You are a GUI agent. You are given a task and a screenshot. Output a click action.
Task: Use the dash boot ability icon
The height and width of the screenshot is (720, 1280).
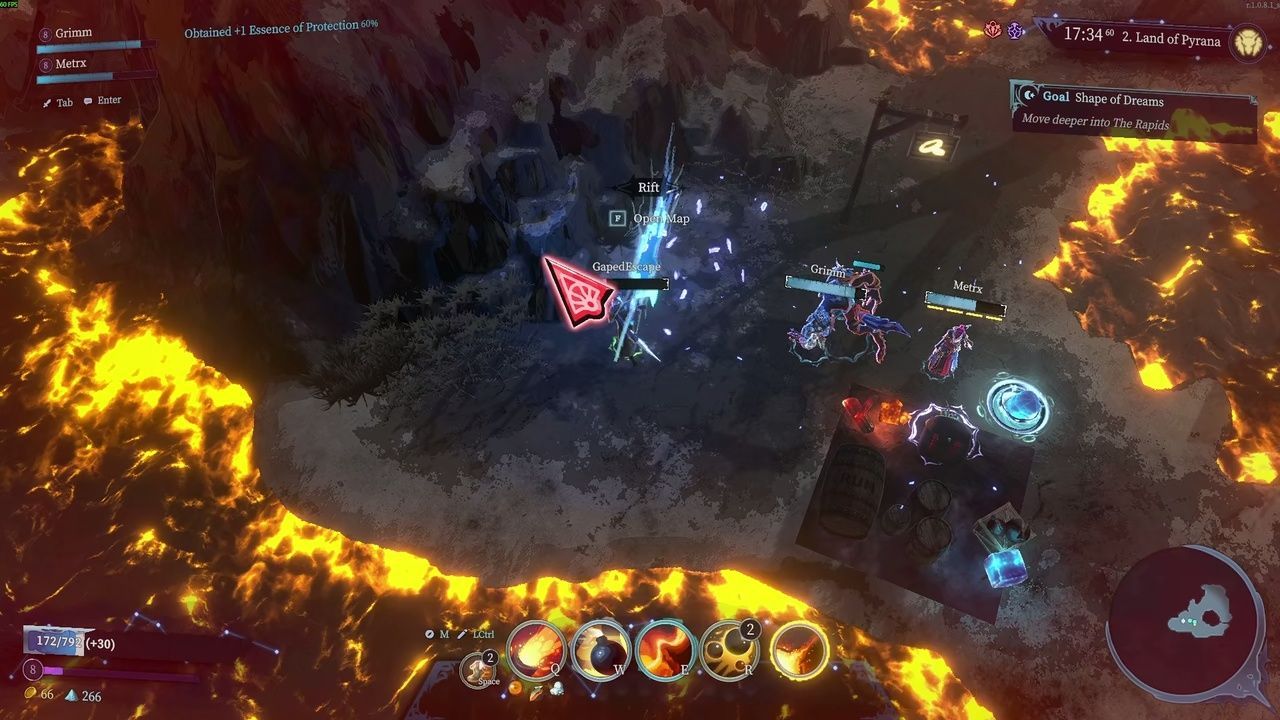pyautogui.click(x=478, y=670)
